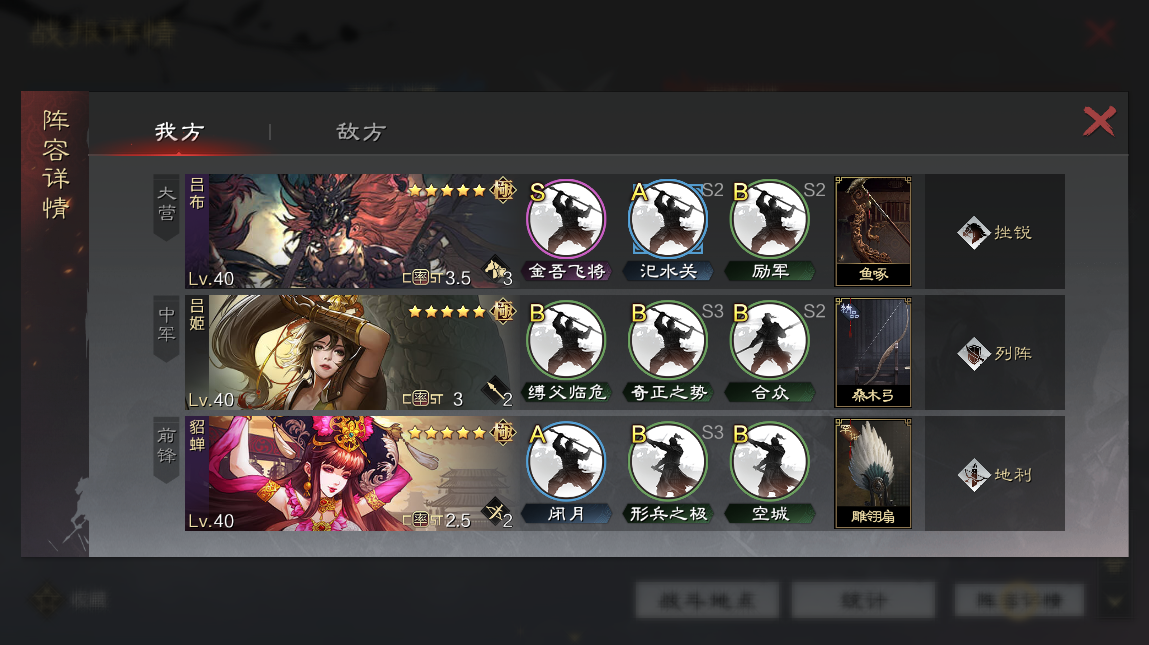Click the 合众 skill icon
1149x645 pixels.
pyautogui.click(x=770, y=341)
